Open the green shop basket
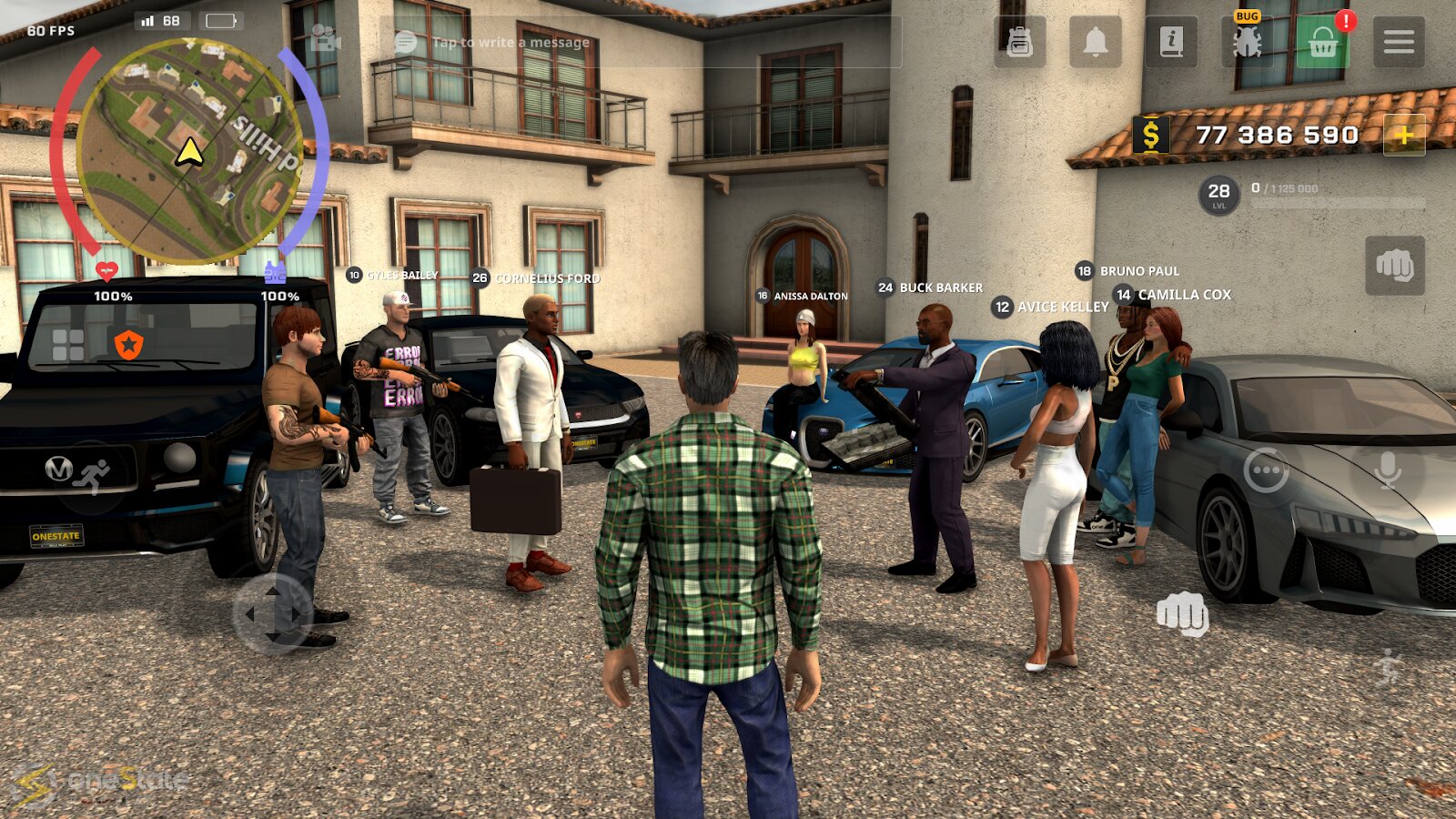The image size is (1456, 819). (x=1322, y=42)
